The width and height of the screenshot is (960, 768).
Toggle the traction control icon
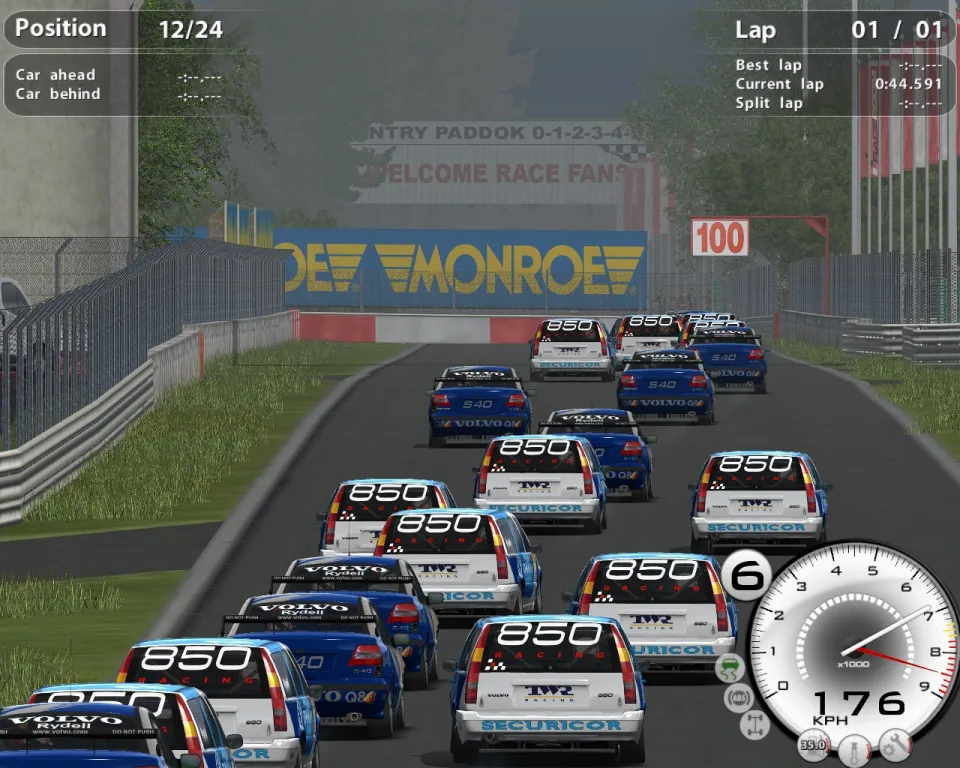pyautogui.click(x=730, y=667)
